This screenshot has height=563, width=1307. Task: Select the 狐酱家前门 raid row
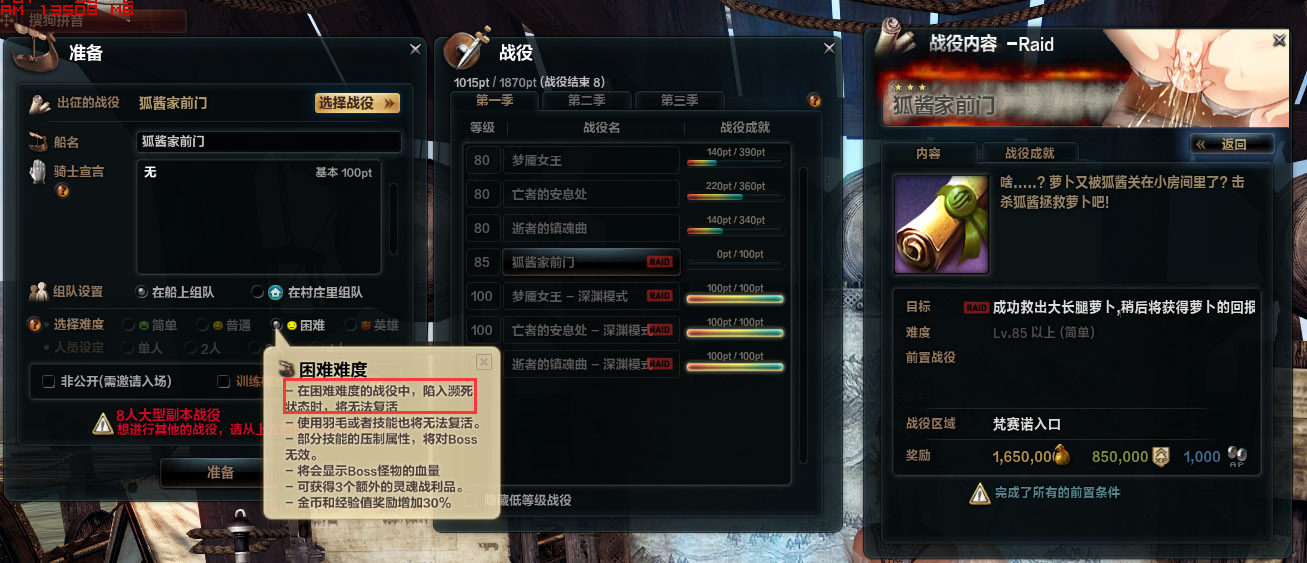coord(574,262)
